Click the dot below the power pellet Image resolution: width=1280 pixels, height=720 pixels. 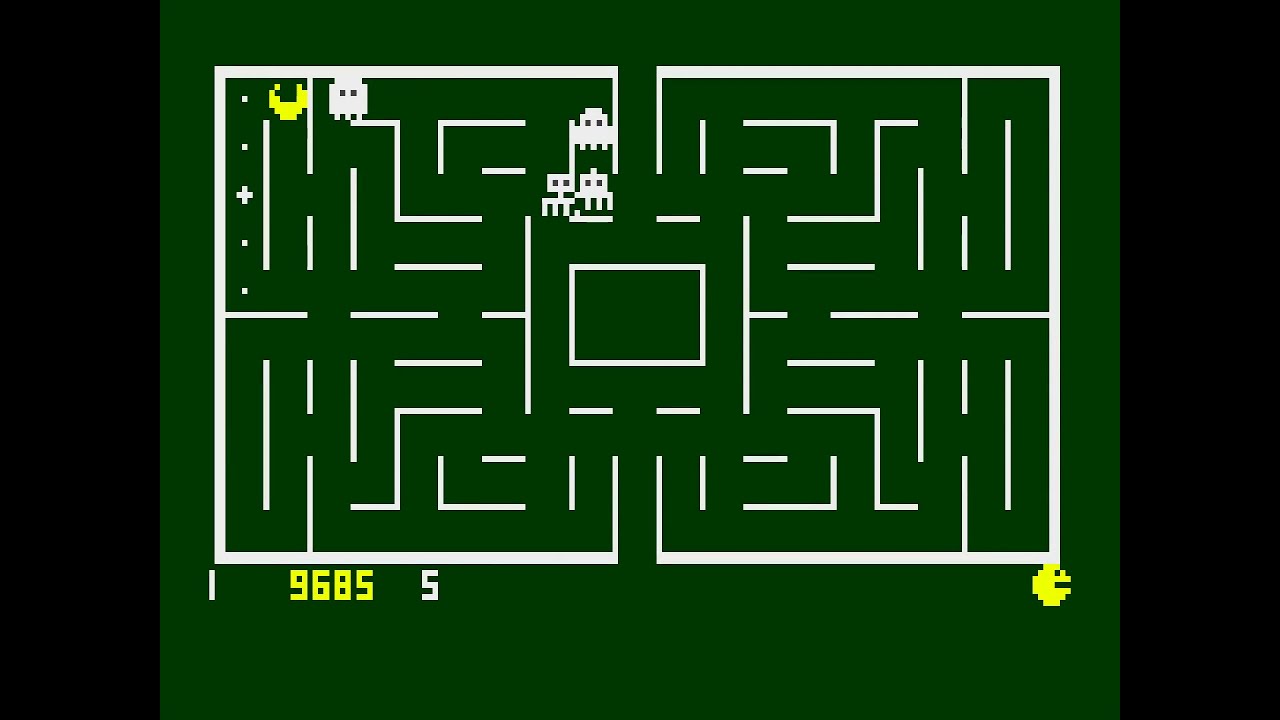pyautogui.click(x=243, y=243)
